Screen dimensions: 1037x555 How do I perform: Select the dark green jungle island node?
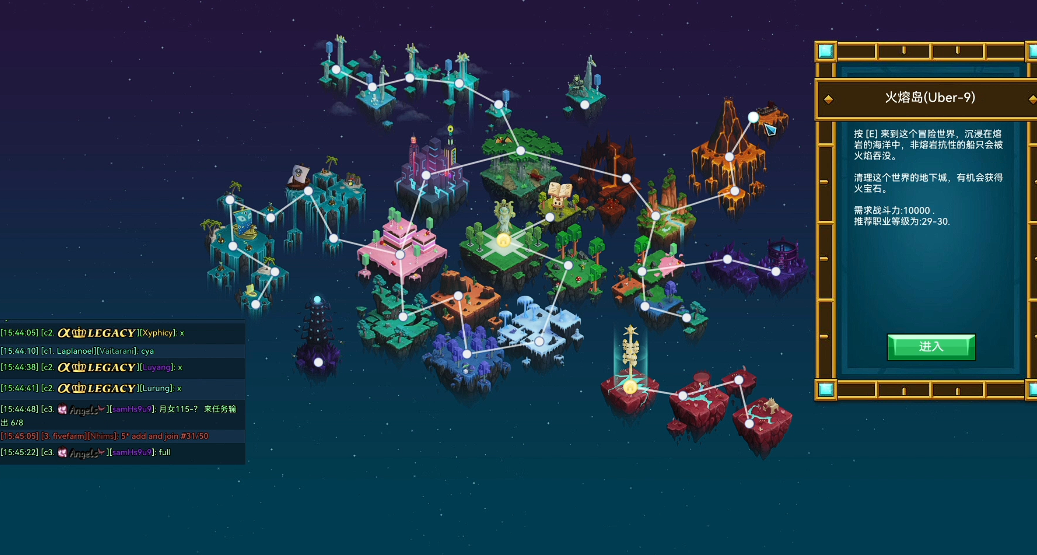pyautogui.click(x=520, y=151)
